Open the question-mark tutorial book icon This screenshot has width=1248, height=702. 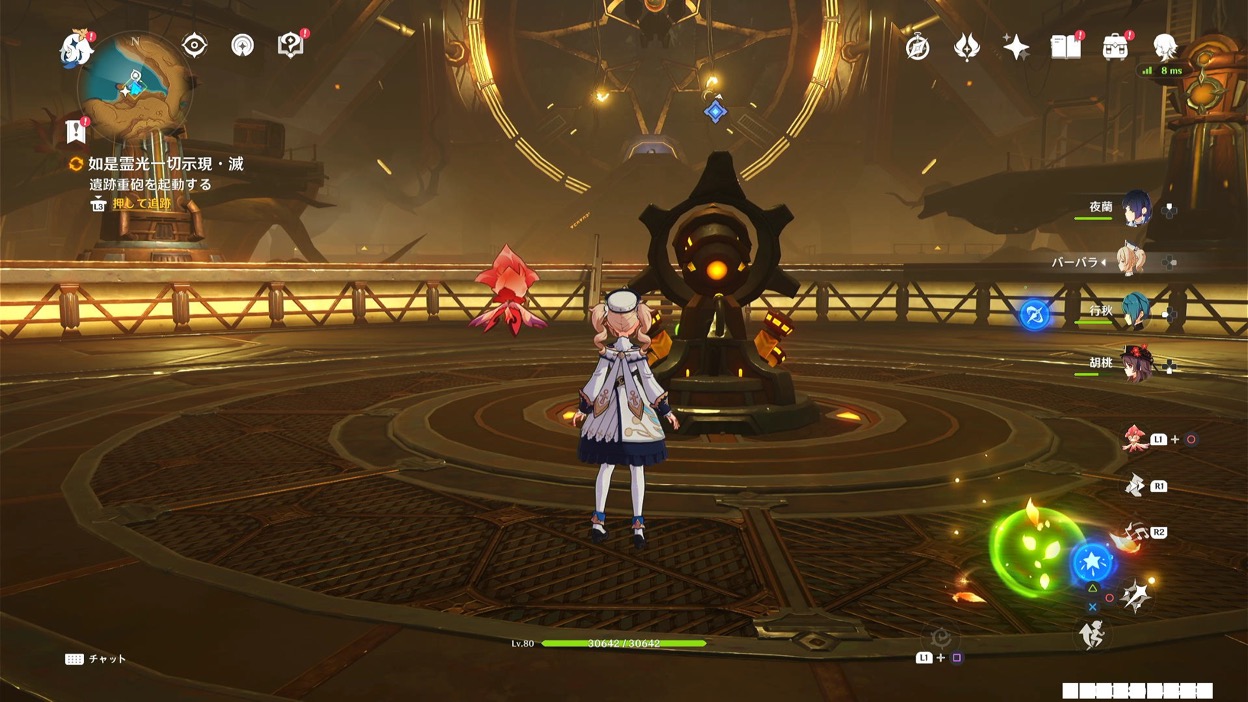click(290, 45)
